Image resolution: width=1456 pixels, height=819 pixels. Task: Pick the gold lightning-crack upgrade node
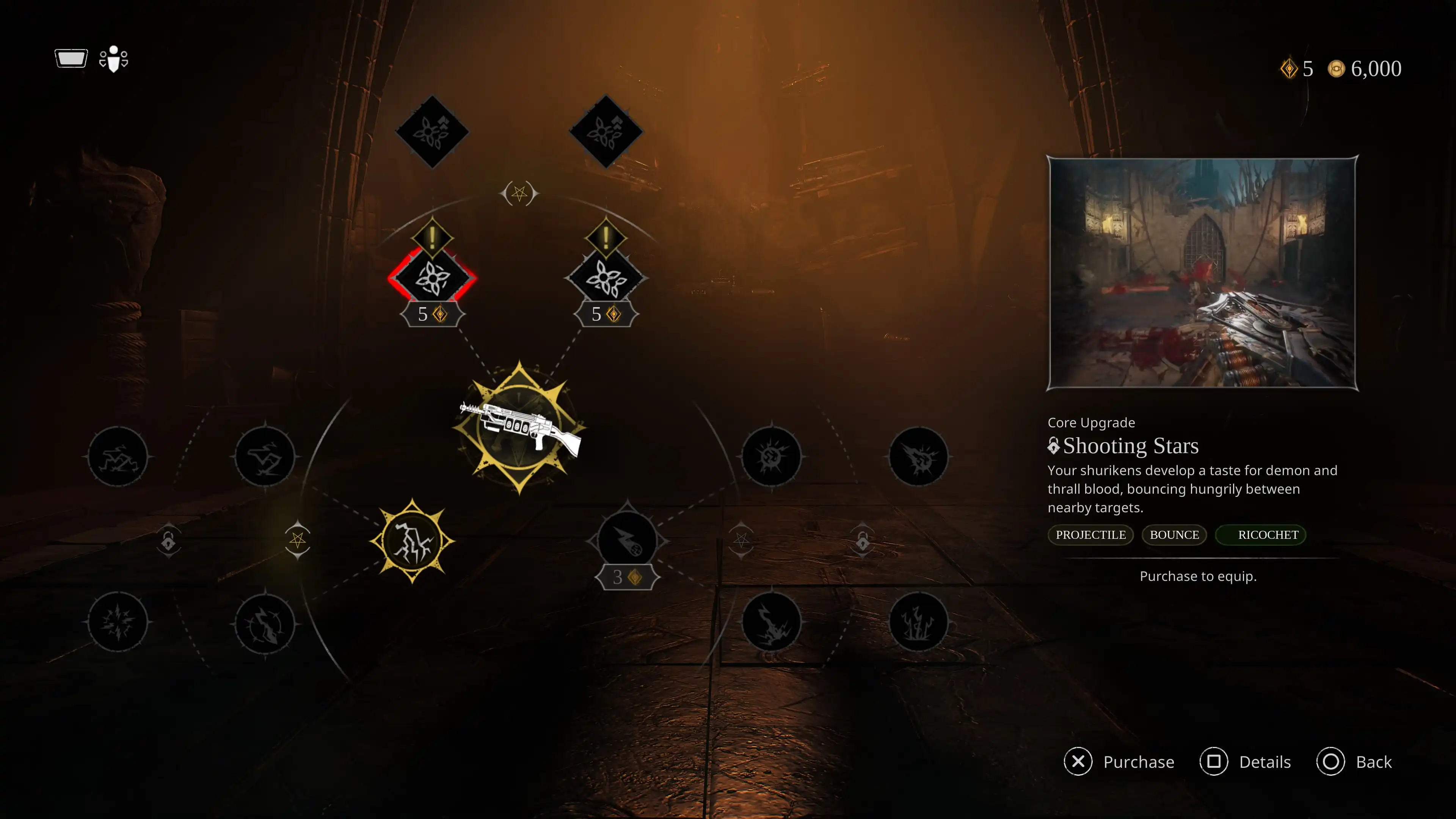coord(412,541)
